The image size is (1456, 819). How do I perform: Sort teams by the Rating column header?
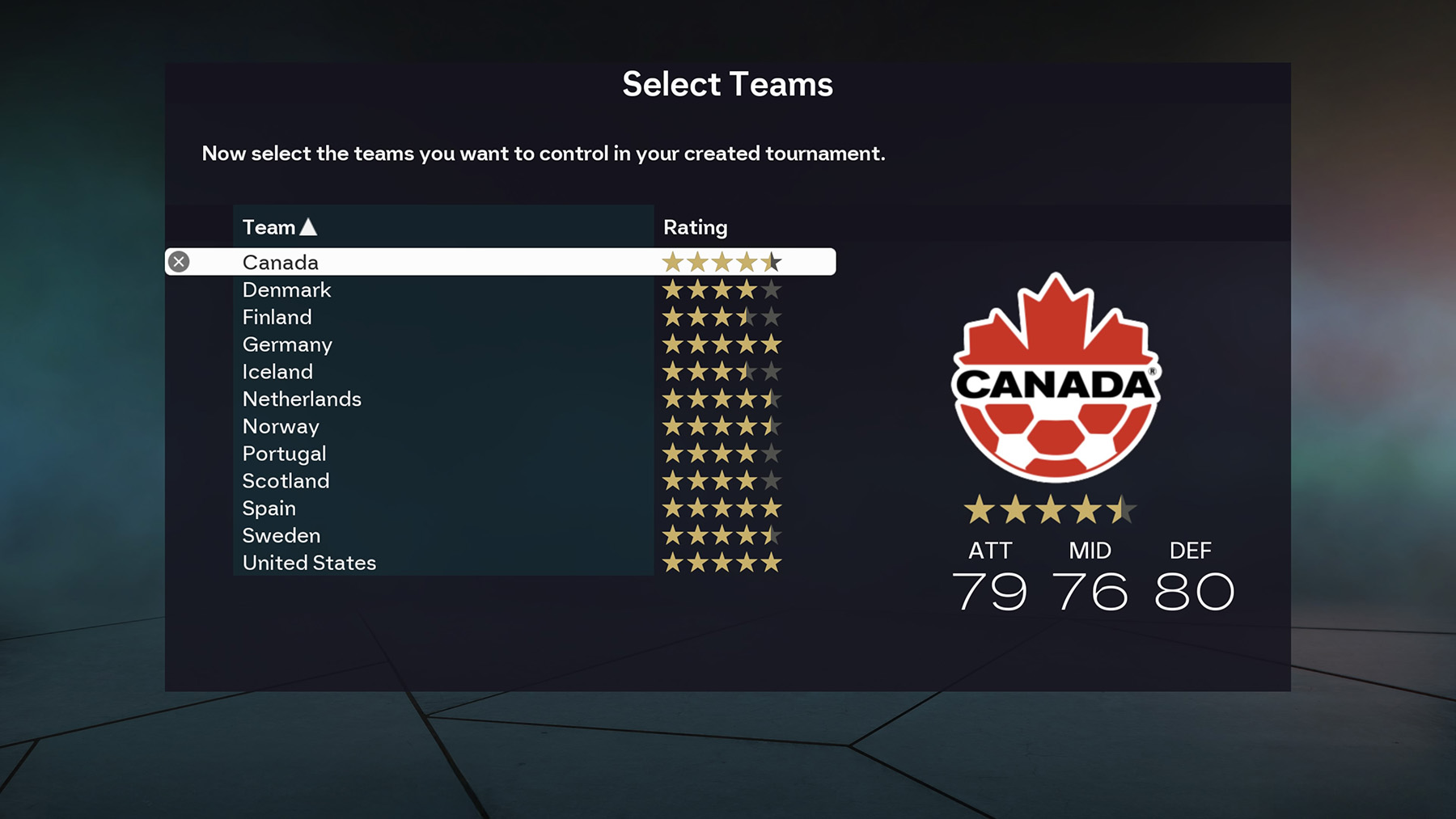pyautogui.click(x=695, y=227)
